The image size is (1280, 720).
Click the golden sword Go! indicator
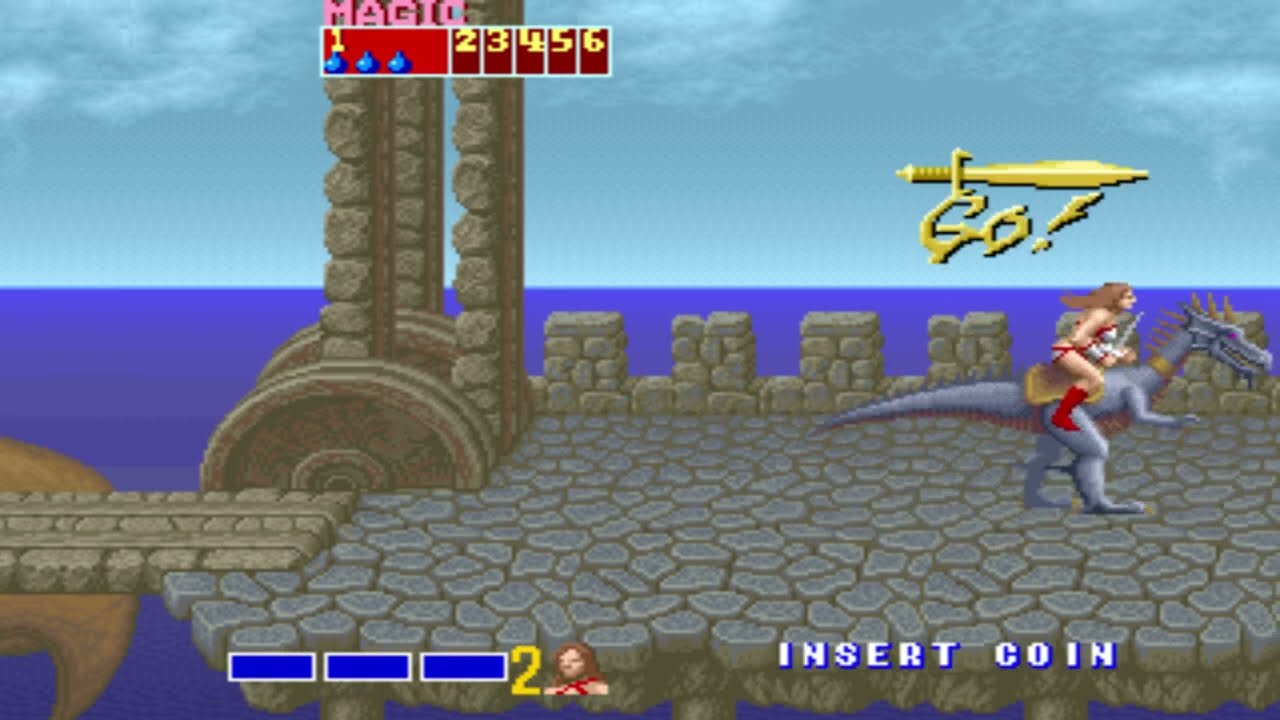coord(1020,208)
